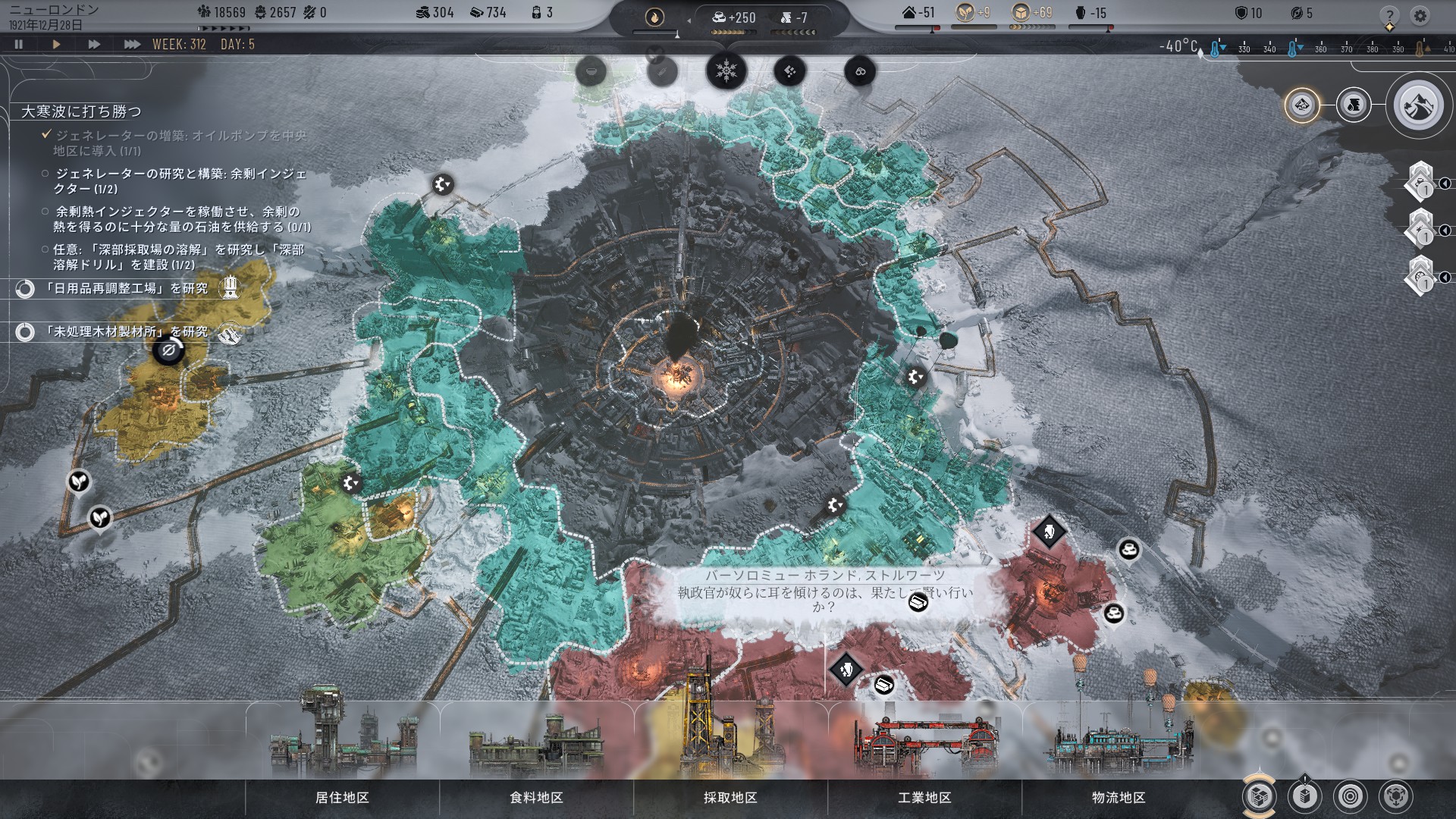Open the question mark help button
Image resolution: width=1456 pixels, height=819 pixels.
point(1389,15)
